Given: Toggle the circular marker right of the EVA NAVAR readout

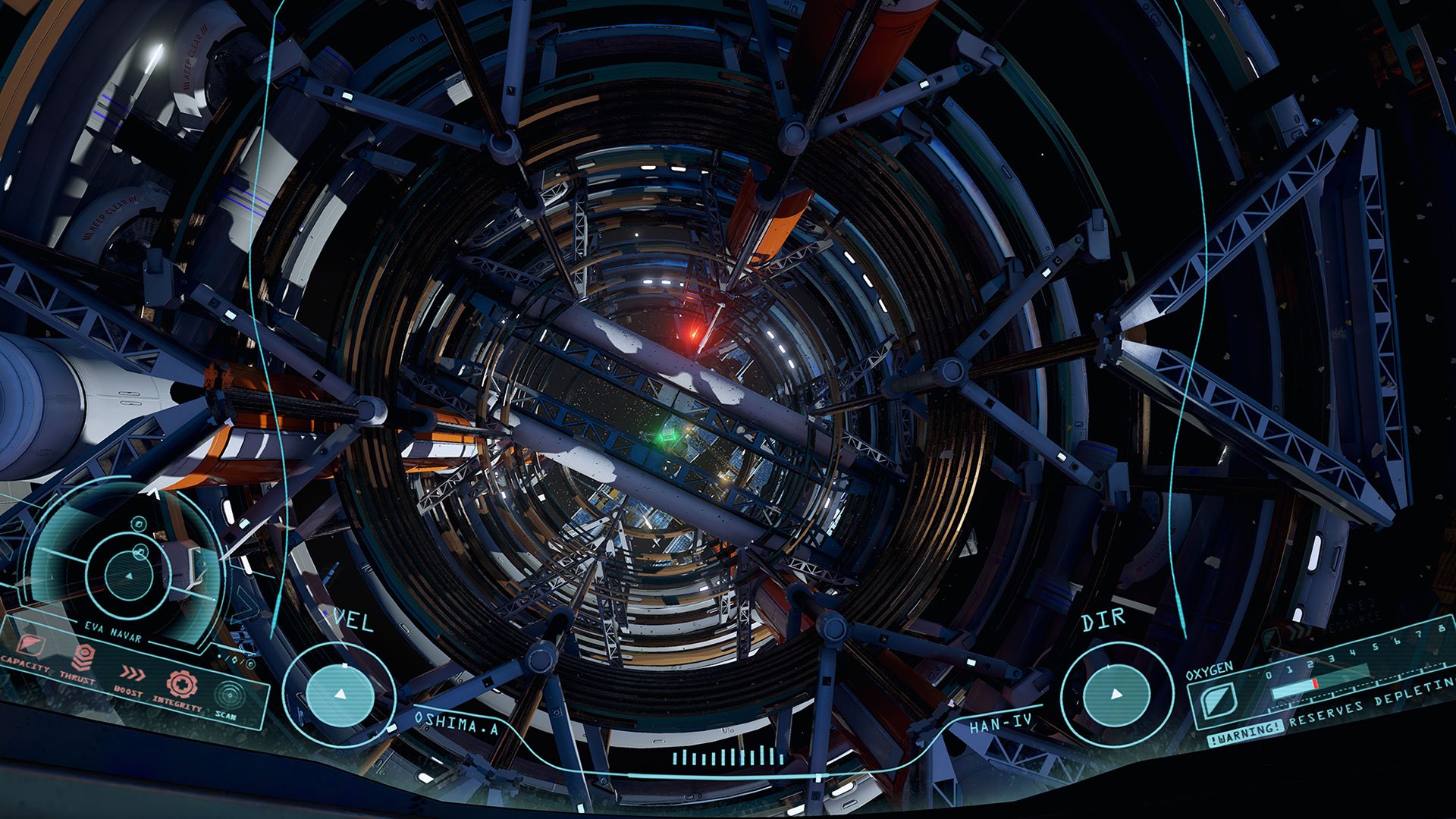Looking at the screenshot, I should click(249, 663).
